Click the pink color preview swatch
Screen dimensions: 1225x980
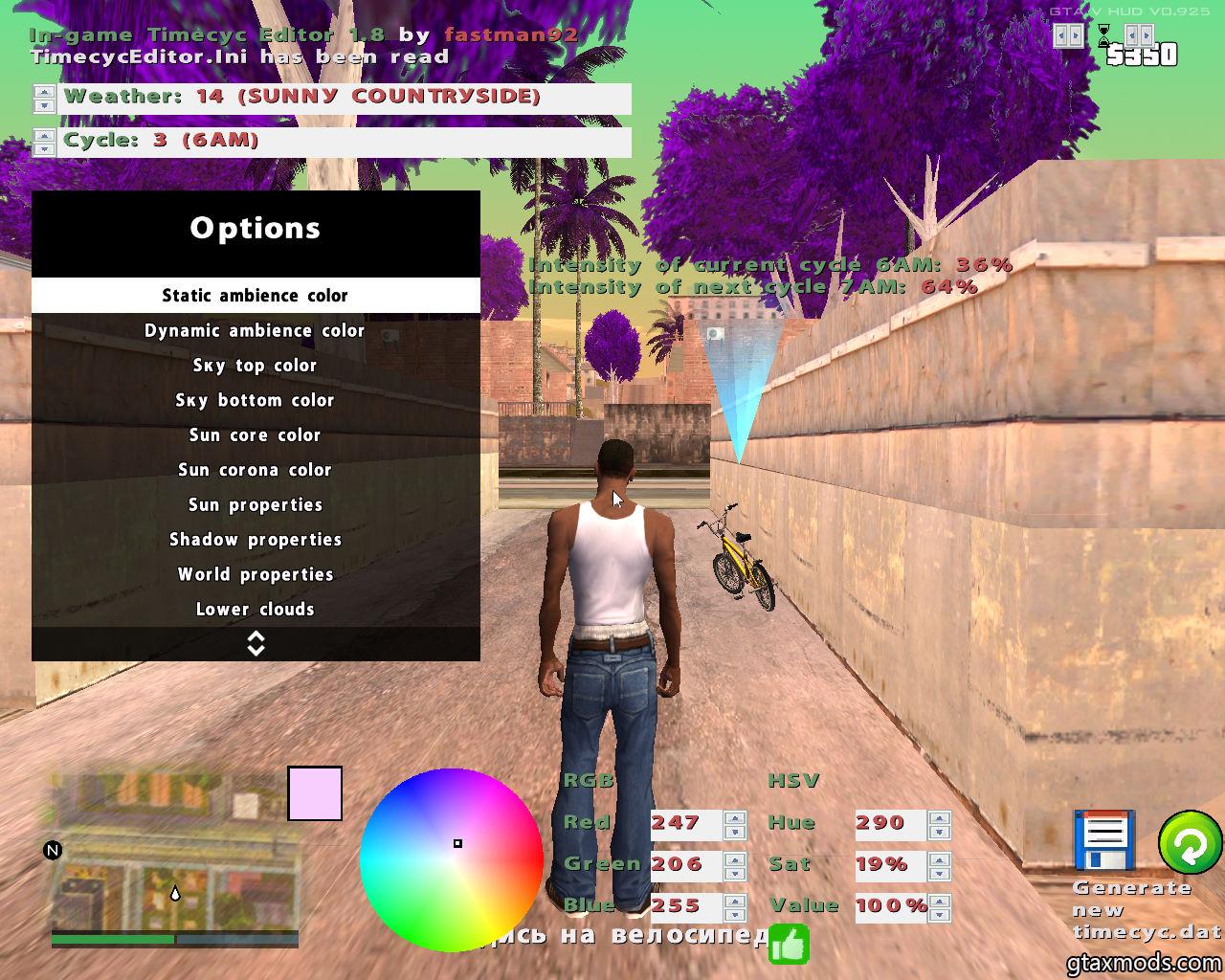tap(315, 793)
